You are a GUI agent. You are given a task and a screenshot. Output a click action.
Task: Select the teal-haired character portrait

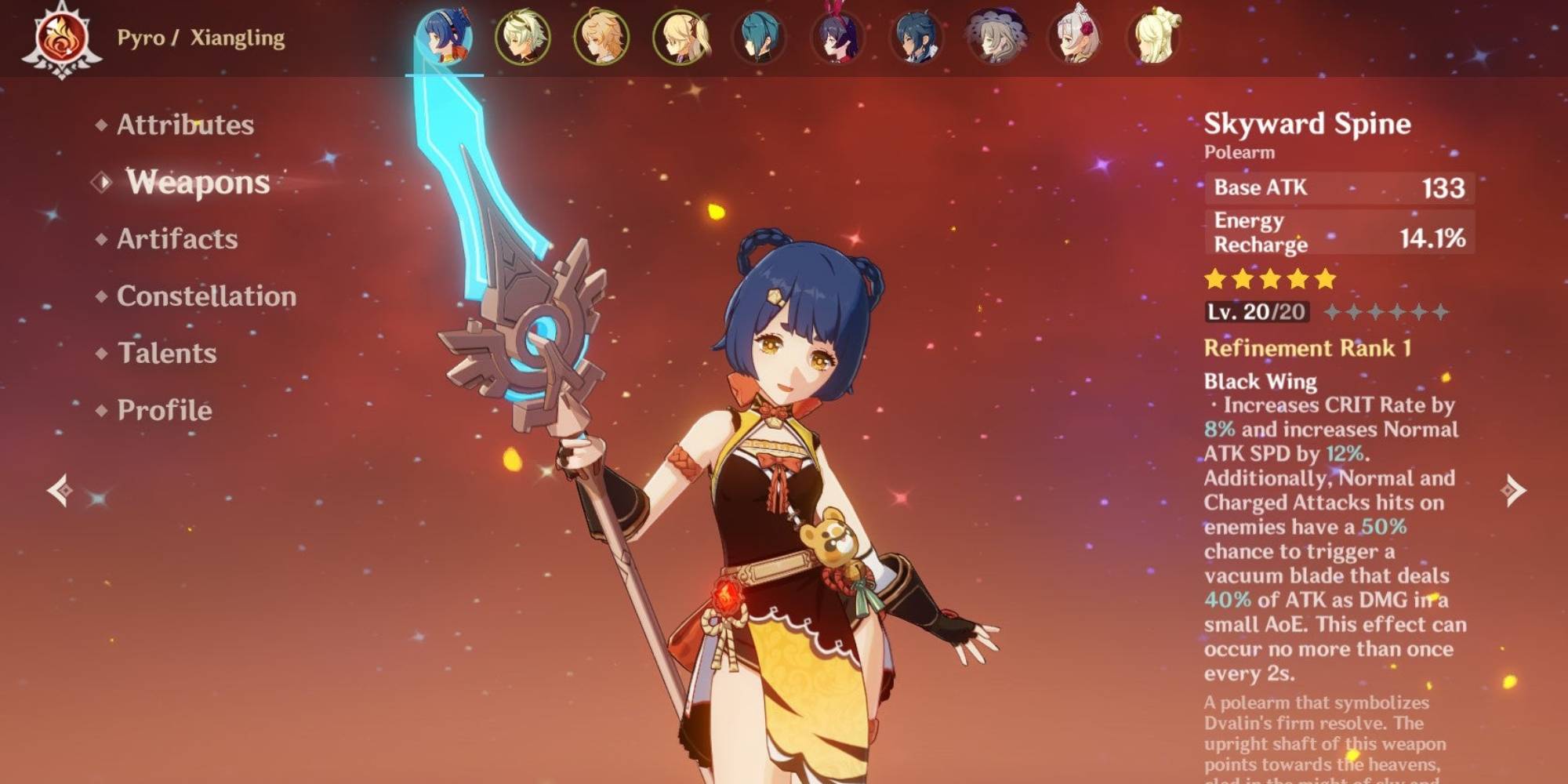pos(759,37)
